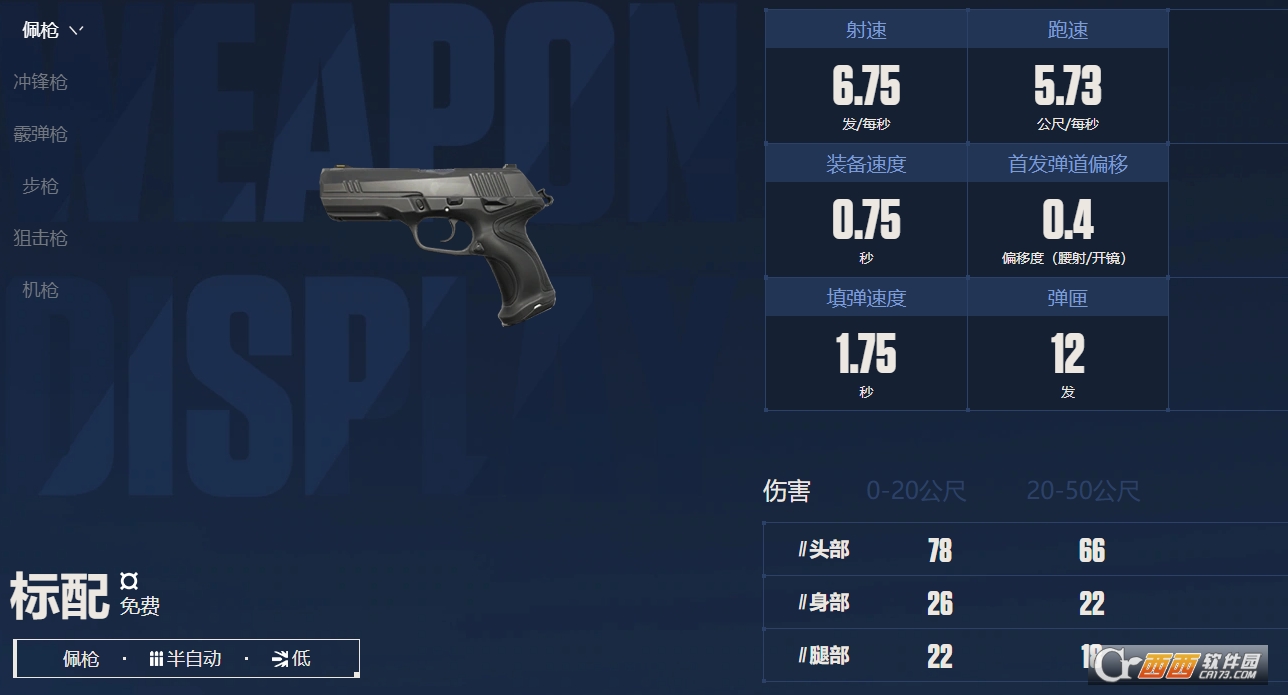Expand the 佩枪 sidearm category
The image size is (1288, 695).
point(52,30)
